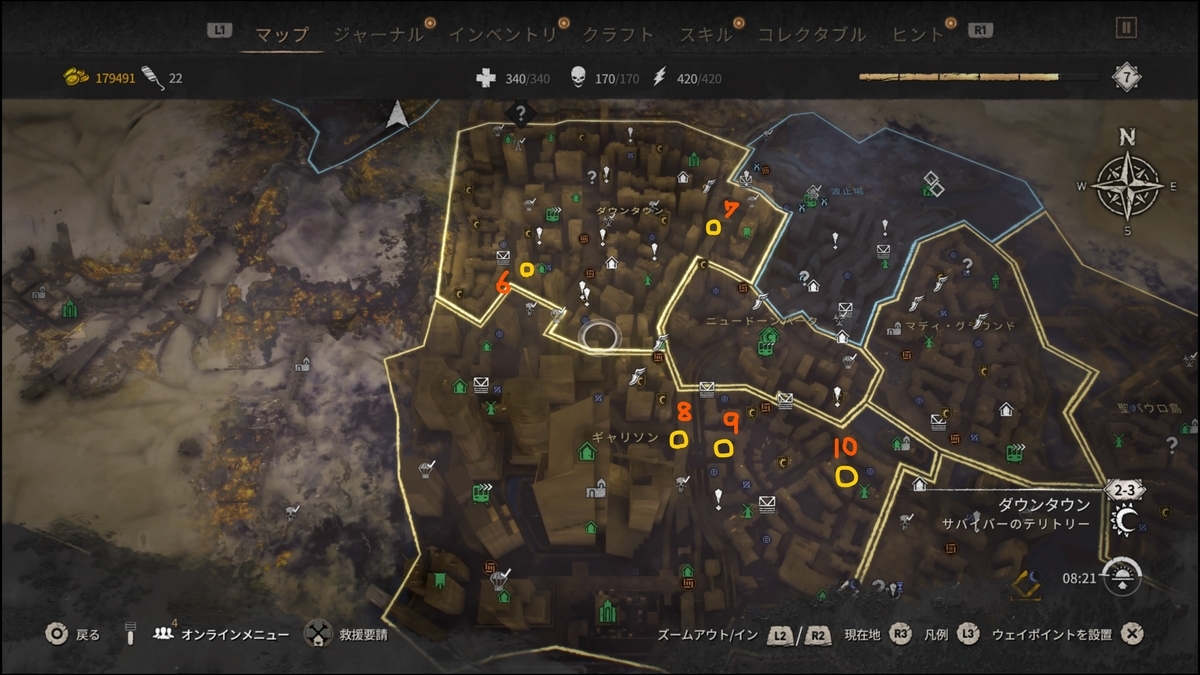Switch to the ヒント tab

coord(917,34)
